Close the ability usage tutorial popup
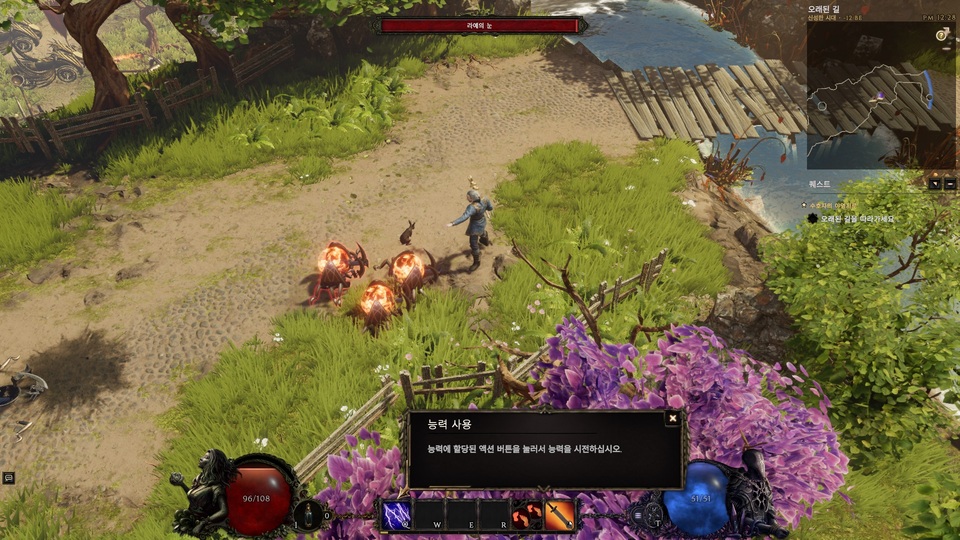Viewport: 960px width, 540px height. [673, 419]
